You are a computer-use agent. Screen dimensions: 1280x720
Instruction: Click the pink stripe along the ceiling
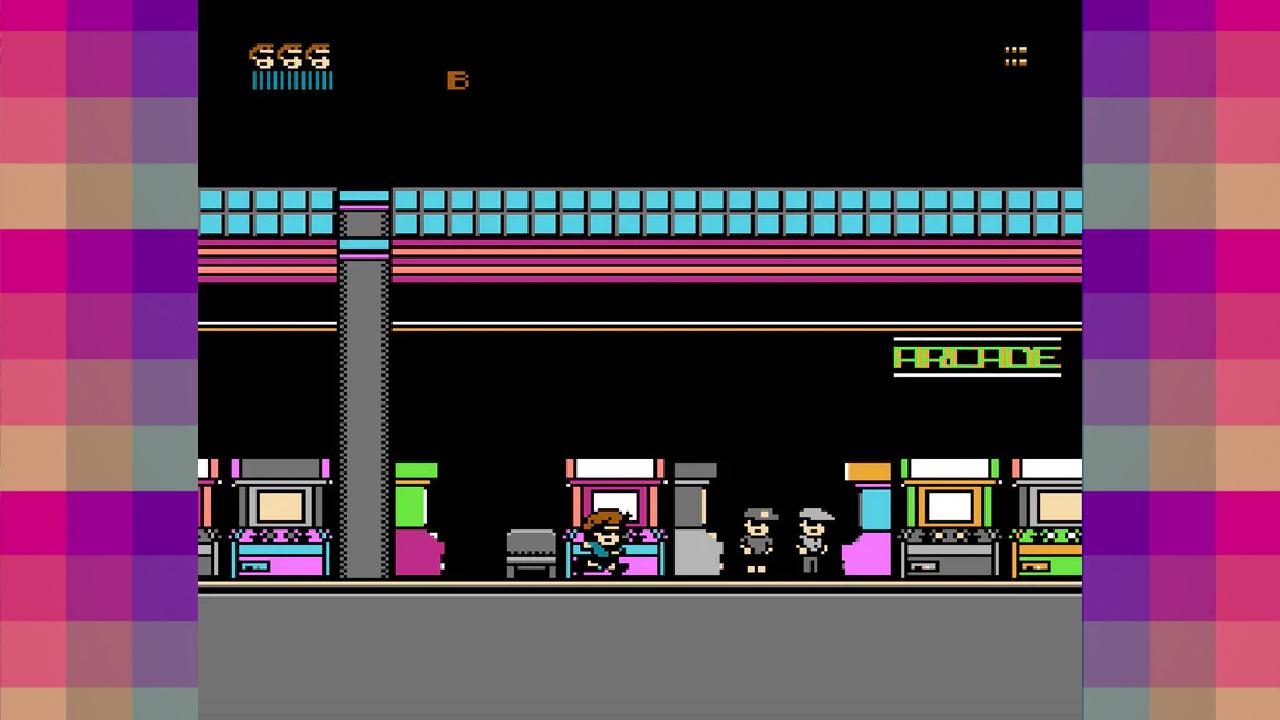click(x=640, y=262)
